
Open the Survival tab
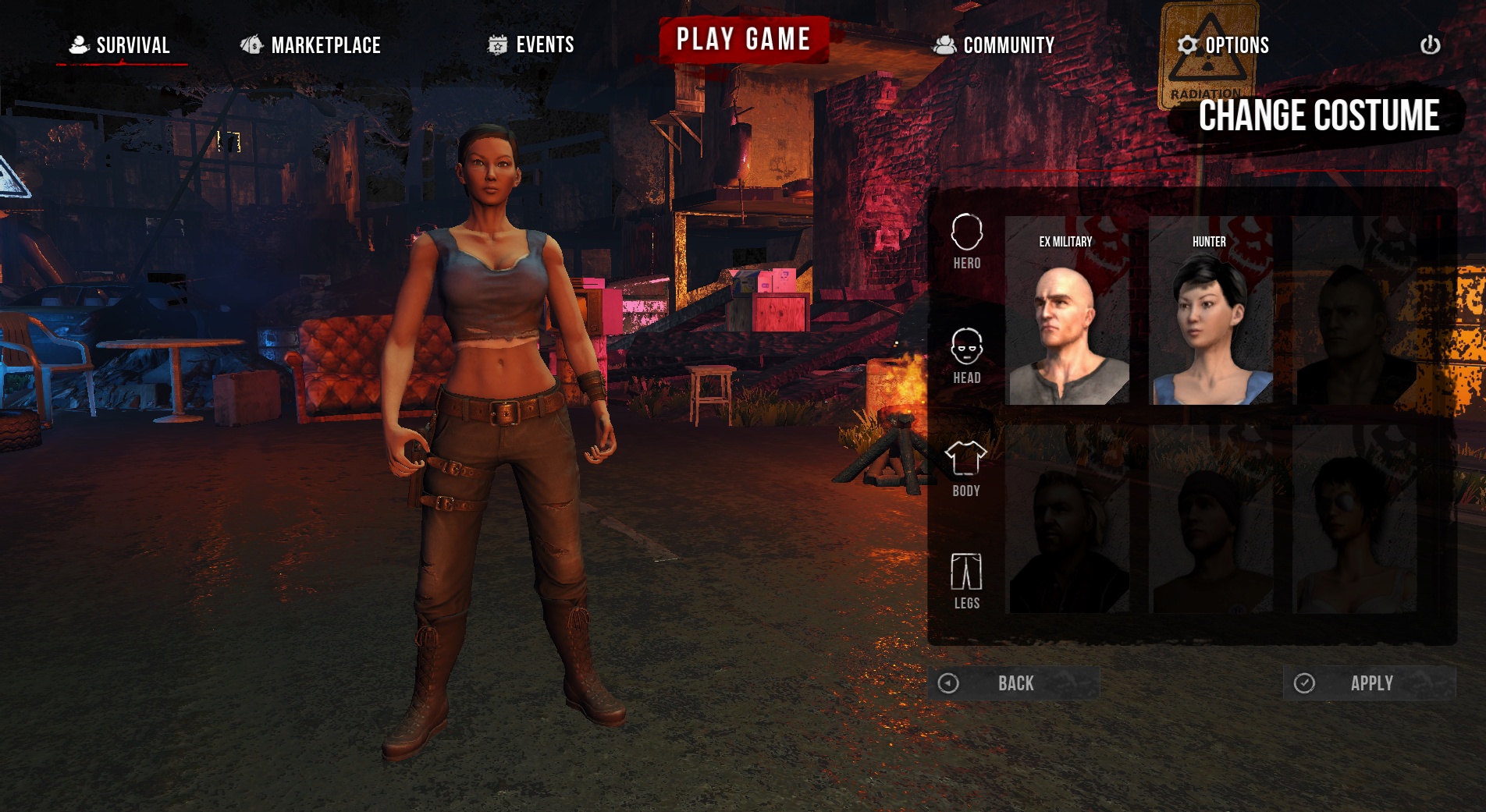click(x=122, y=45)
